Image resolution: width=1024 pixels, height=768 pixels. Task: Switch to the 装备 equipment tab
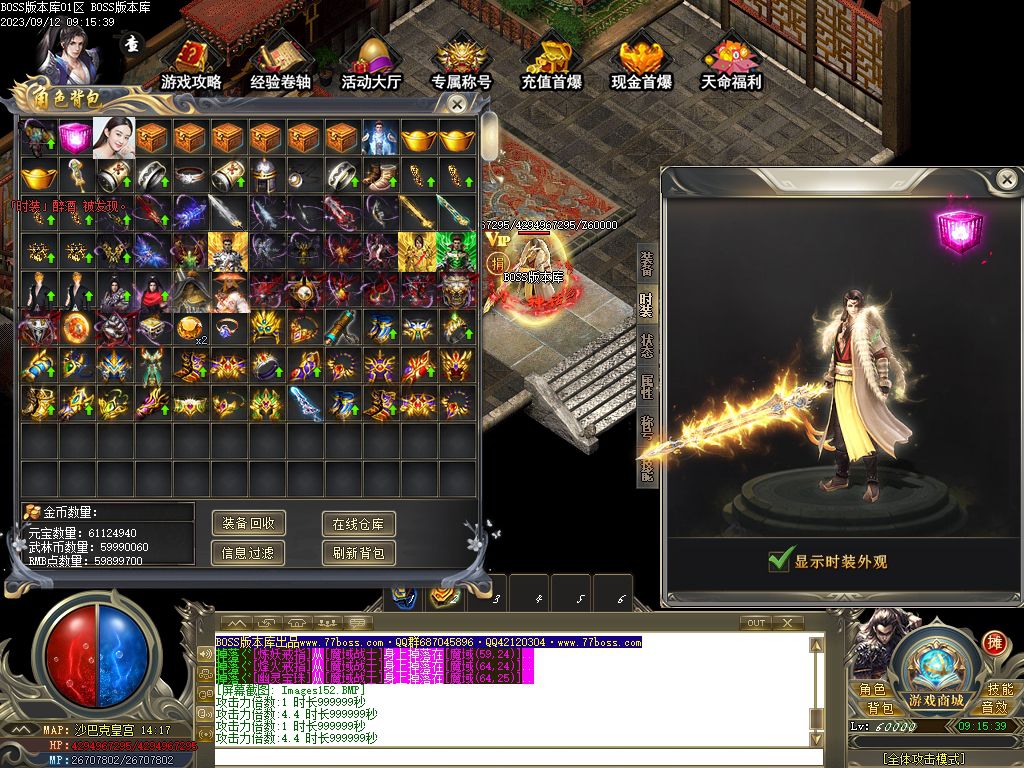click(646, 260)
